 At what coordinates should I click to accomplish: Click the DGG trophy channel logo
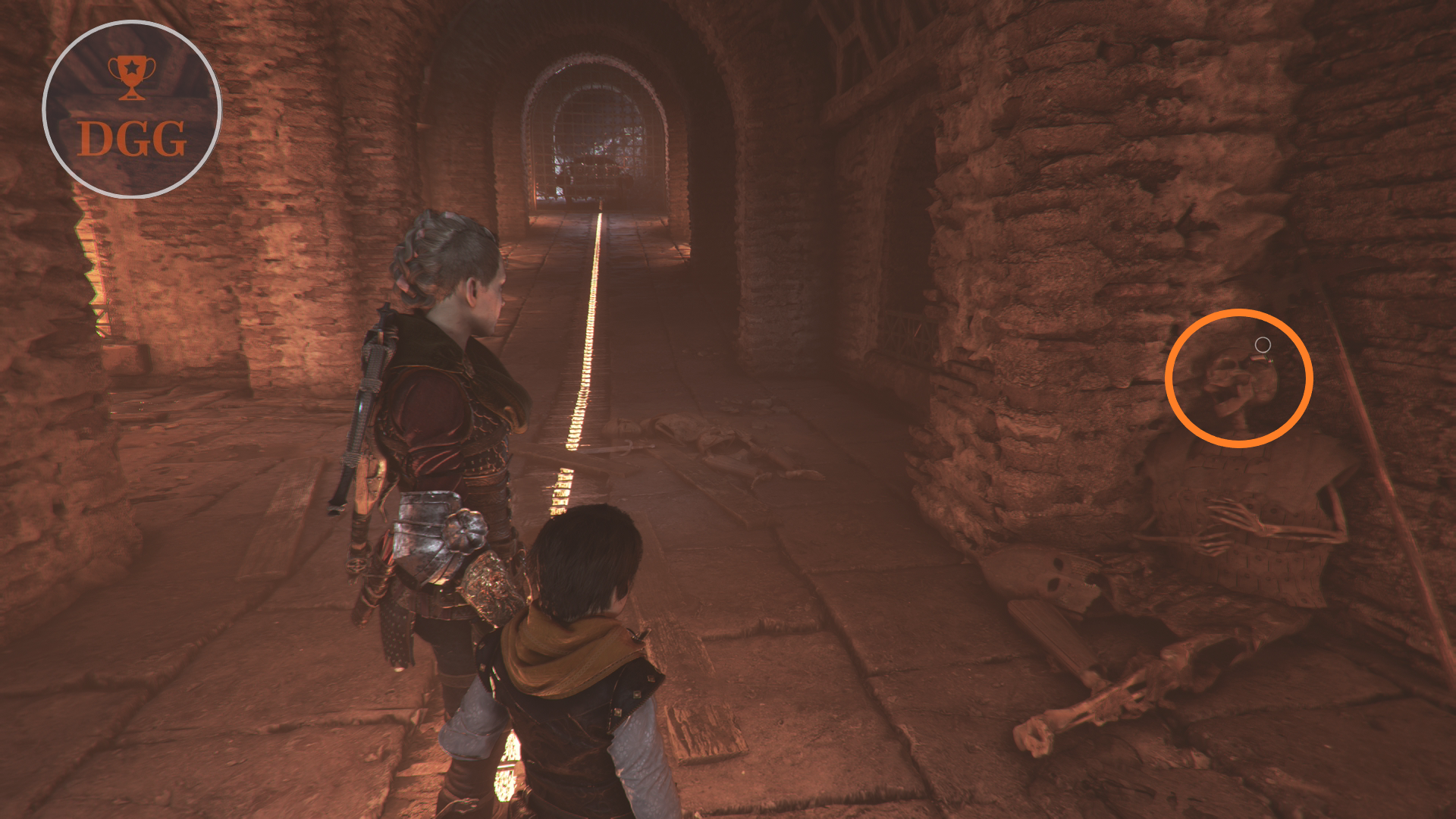tap(132, 110)
